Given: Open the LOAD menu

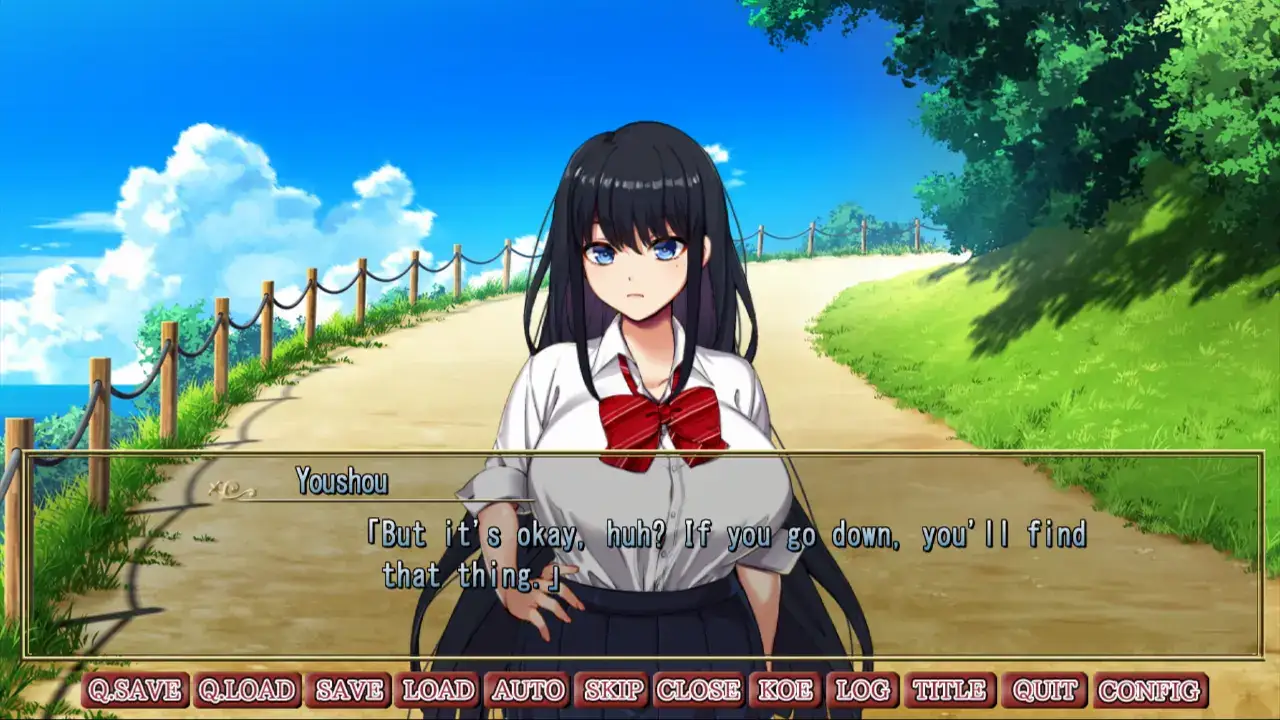Looking at the screenshot, I should coord(437,690).
